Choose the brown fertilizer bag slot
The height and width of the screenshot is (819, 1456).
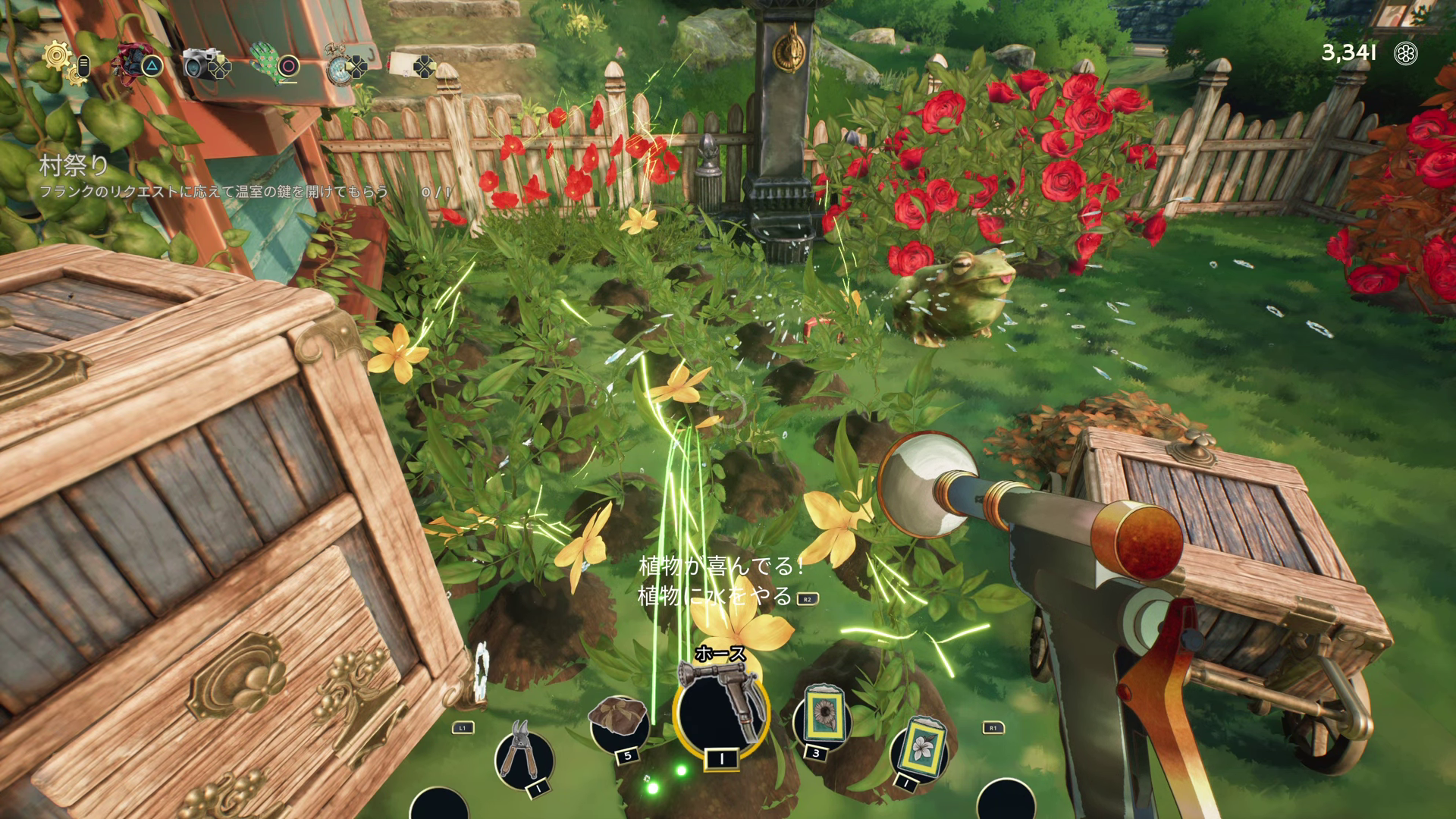click(x=617, y=723)
